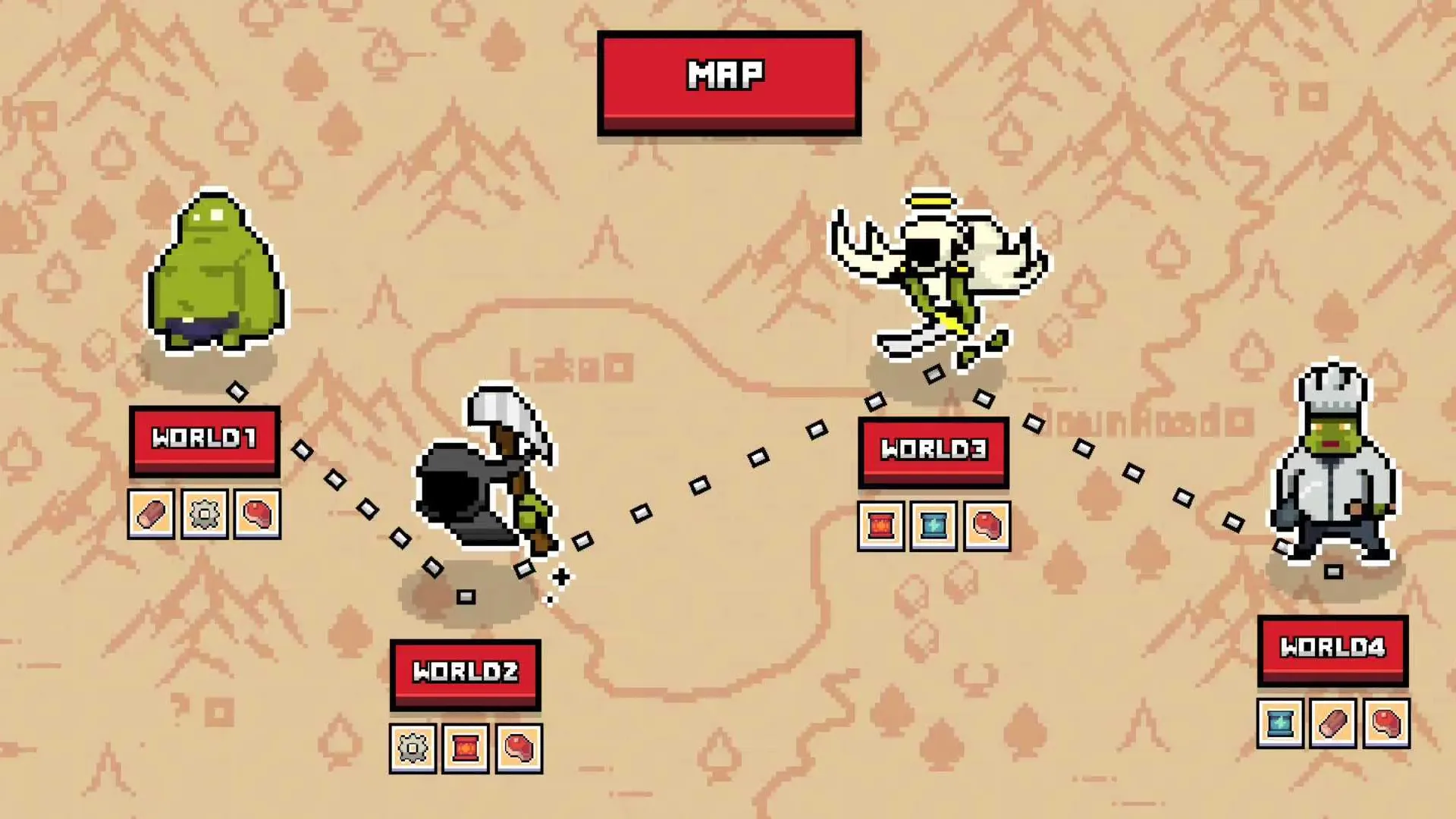Select the meat reward icon under World 4
This screenshot has width=1456, height=819.
[x=1385, y=726]
